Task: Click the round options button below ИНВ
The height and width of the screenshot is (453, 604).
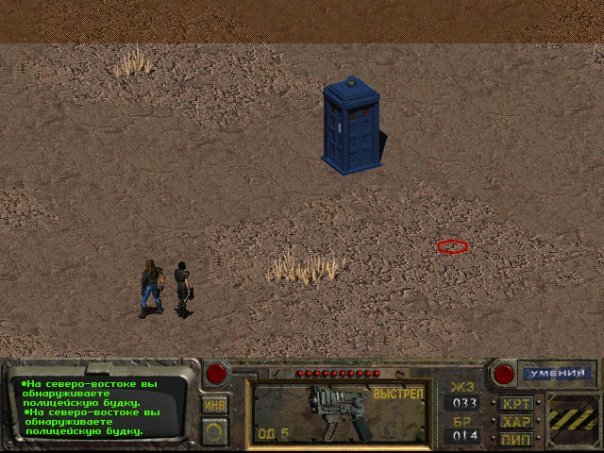Action: tap(214, 430)
